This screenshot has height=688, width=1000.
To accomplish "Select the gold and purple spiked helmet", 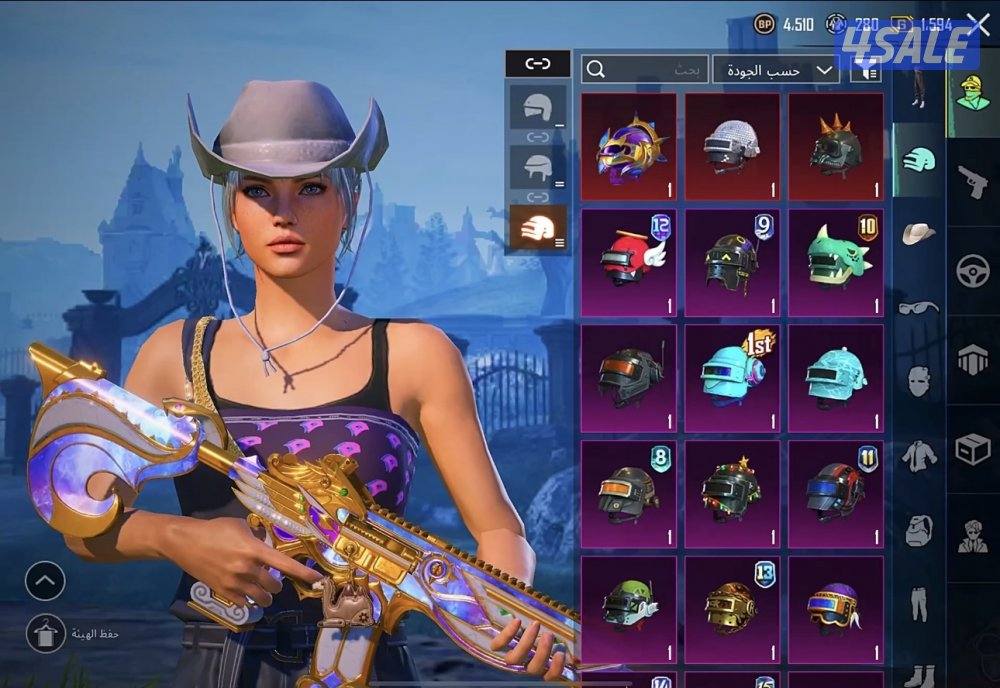I will tap(628, 147).
